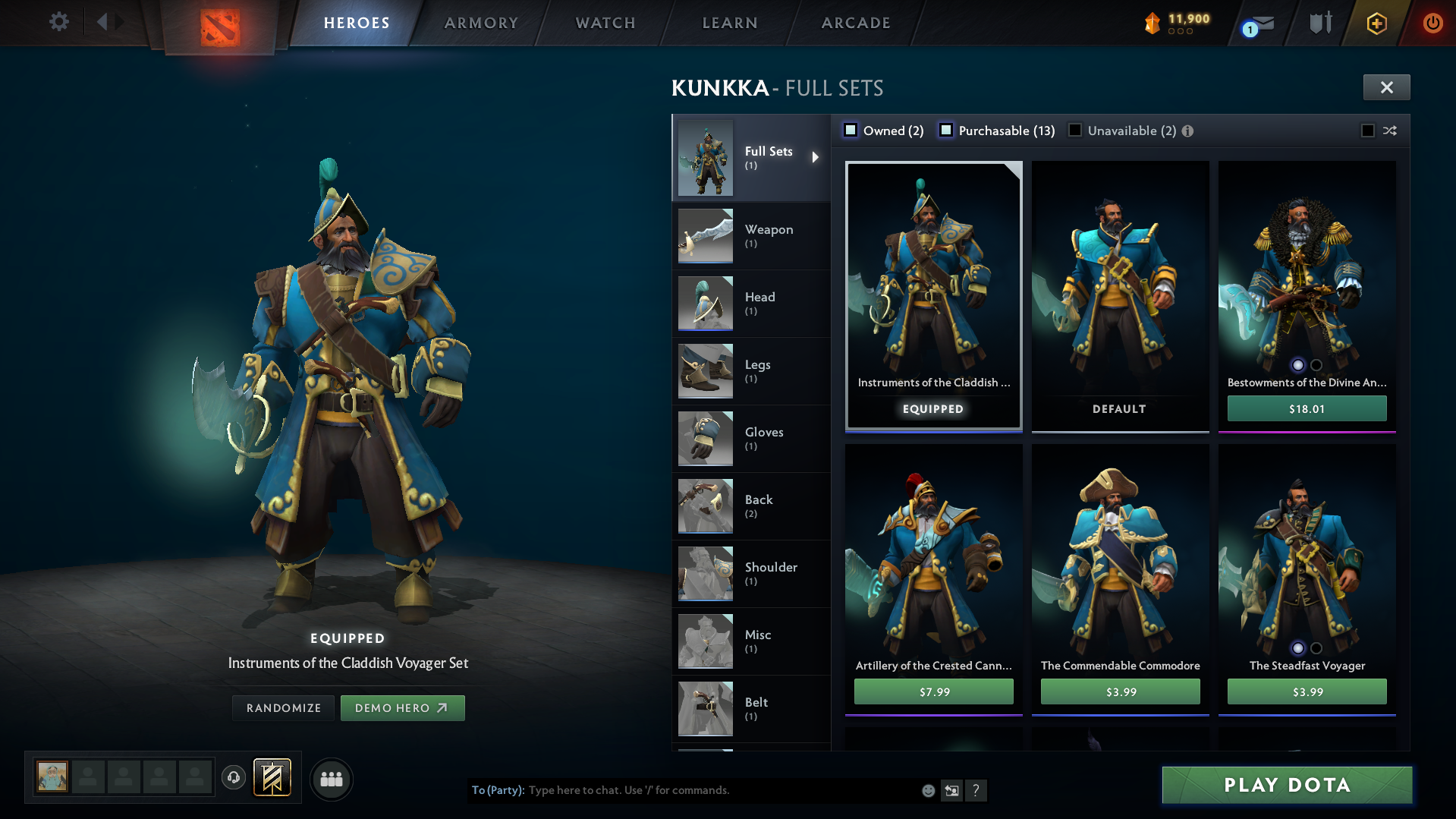Expand the Full Sets category arrow
The image size is (1456, 819).
816,157
